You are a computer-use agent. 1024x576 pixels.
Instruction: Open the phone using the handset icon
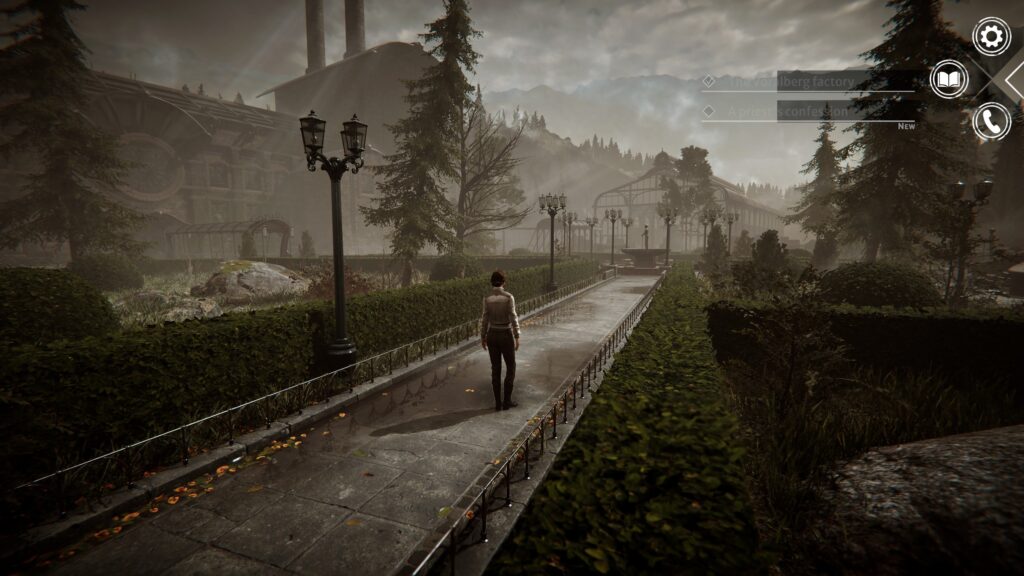(x=991, y=121)
